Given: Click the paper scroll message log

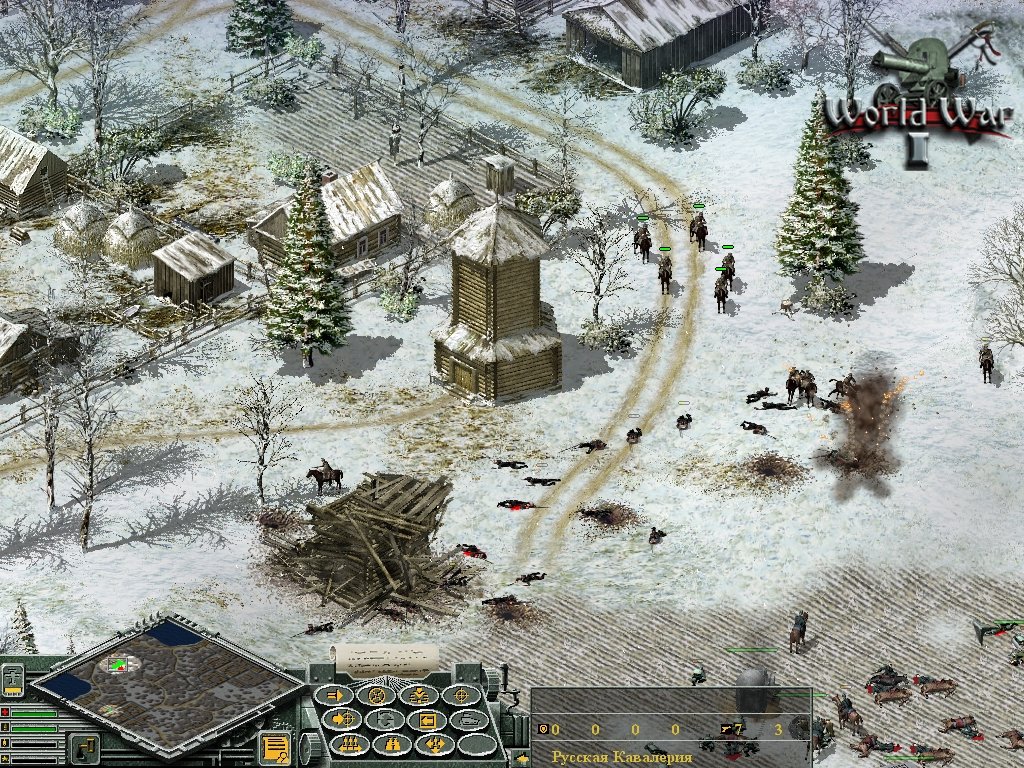Looking at the screenshot, I should pos(386,659).
